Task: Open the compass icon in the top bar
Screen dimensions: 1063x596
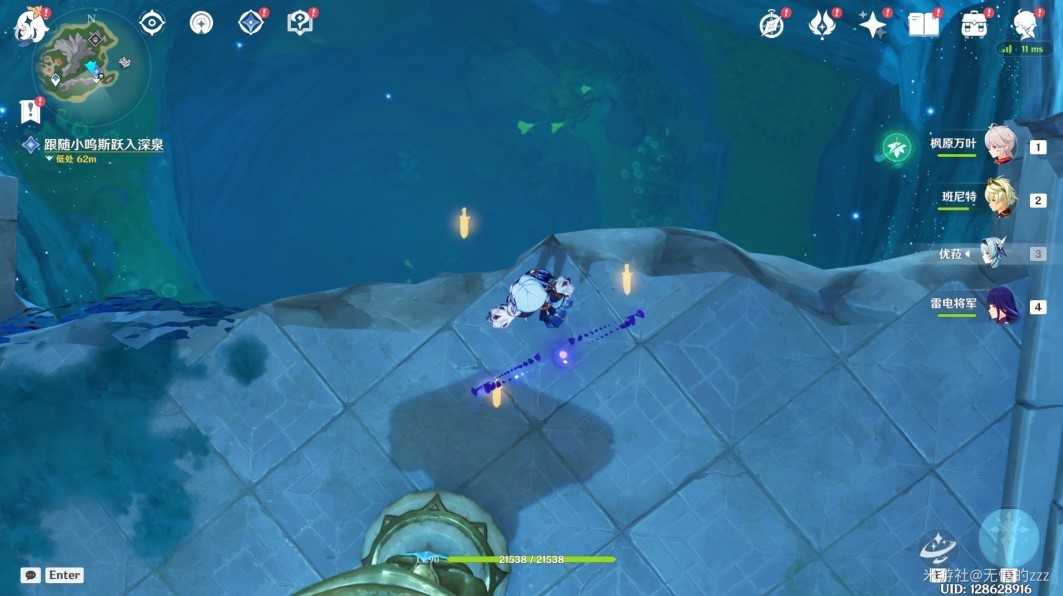Action: coord(771,25)
